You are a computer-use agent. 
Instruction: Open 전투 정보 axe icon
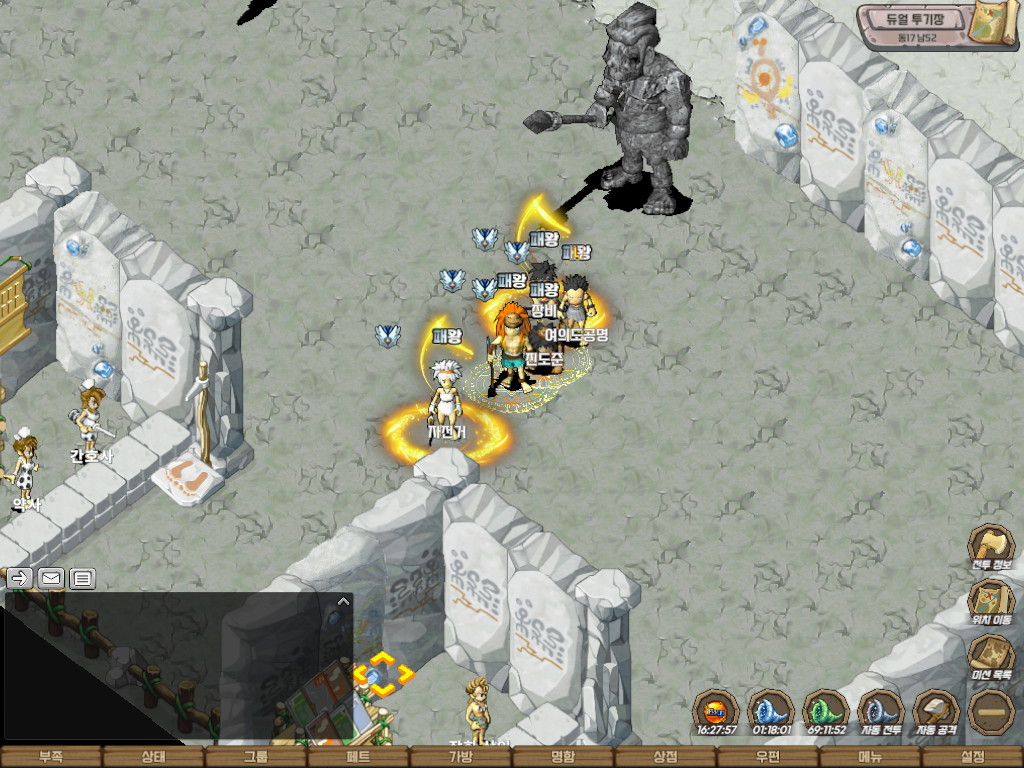pos(991,546)
